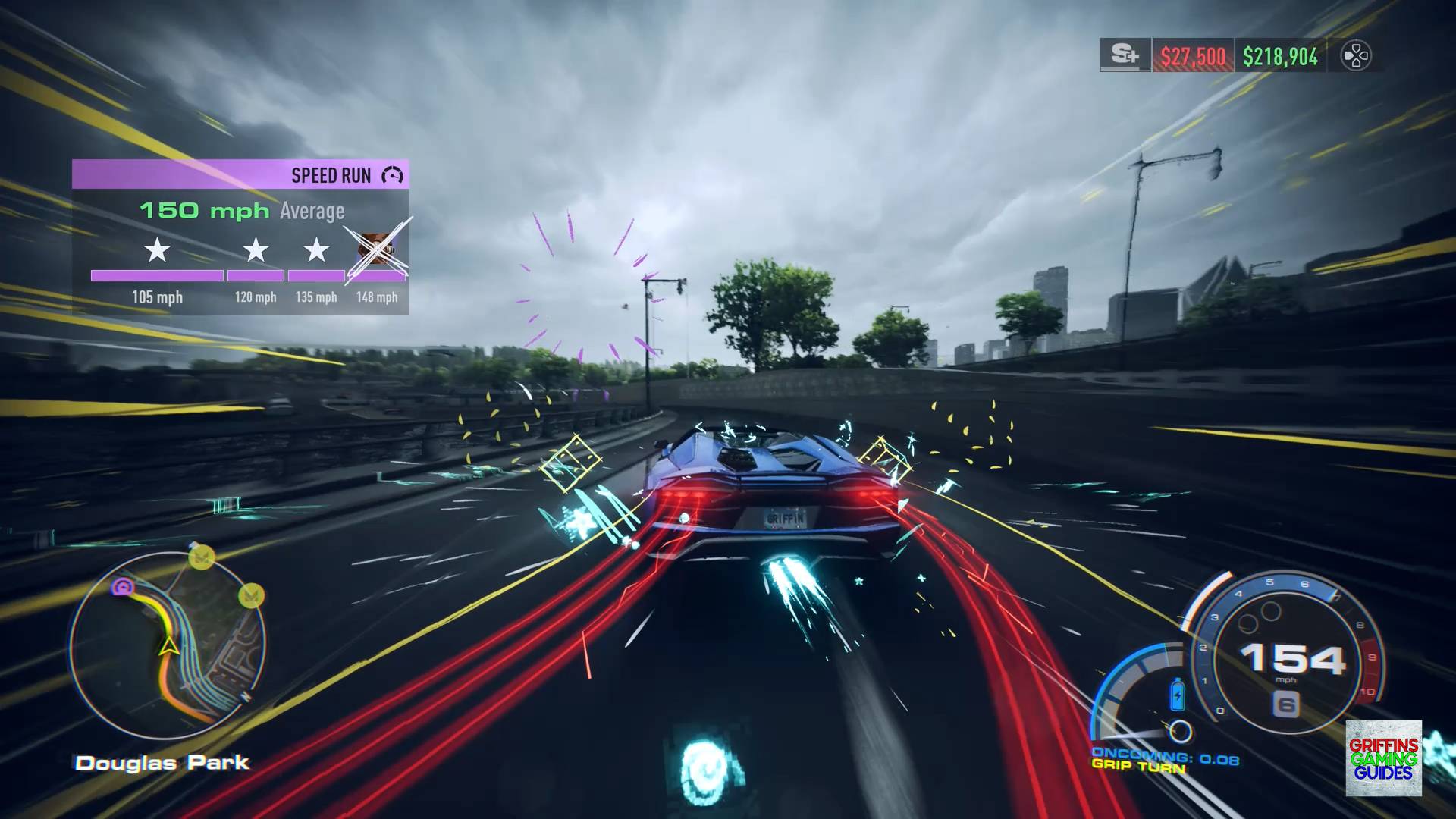
Task: Select the crossed-out rival portrait at 148 mph
Action: coord(376,249)
